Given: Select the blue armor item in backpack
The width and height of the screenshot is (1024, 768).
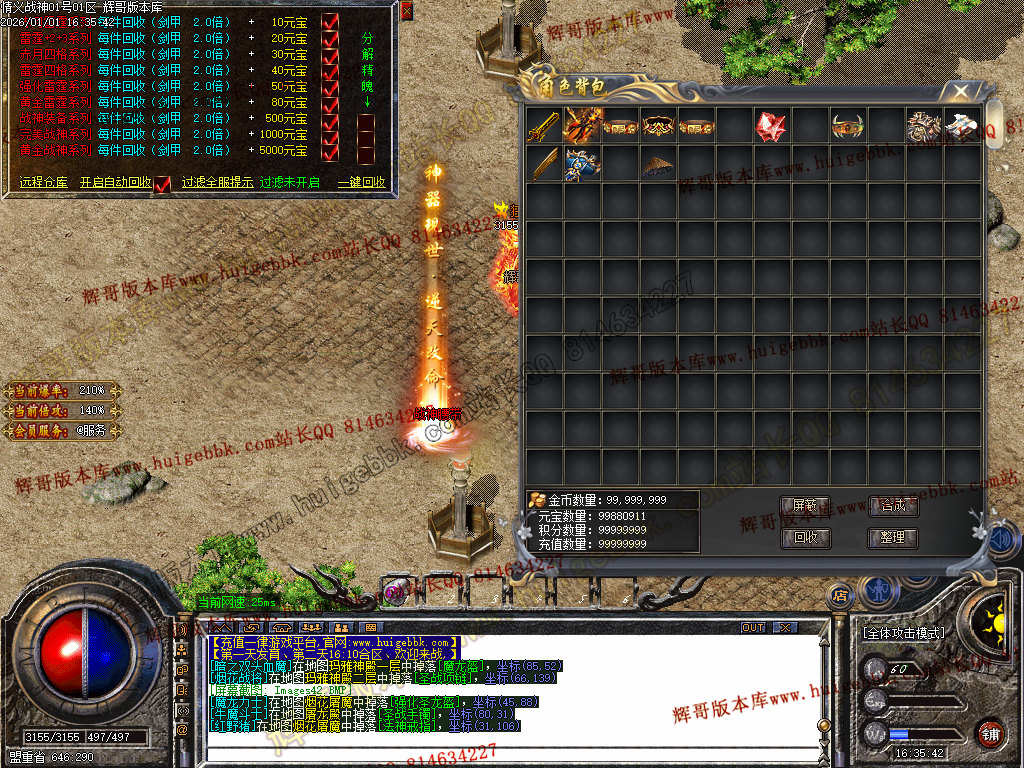Looking at the screenshot, I should [581, 165].
